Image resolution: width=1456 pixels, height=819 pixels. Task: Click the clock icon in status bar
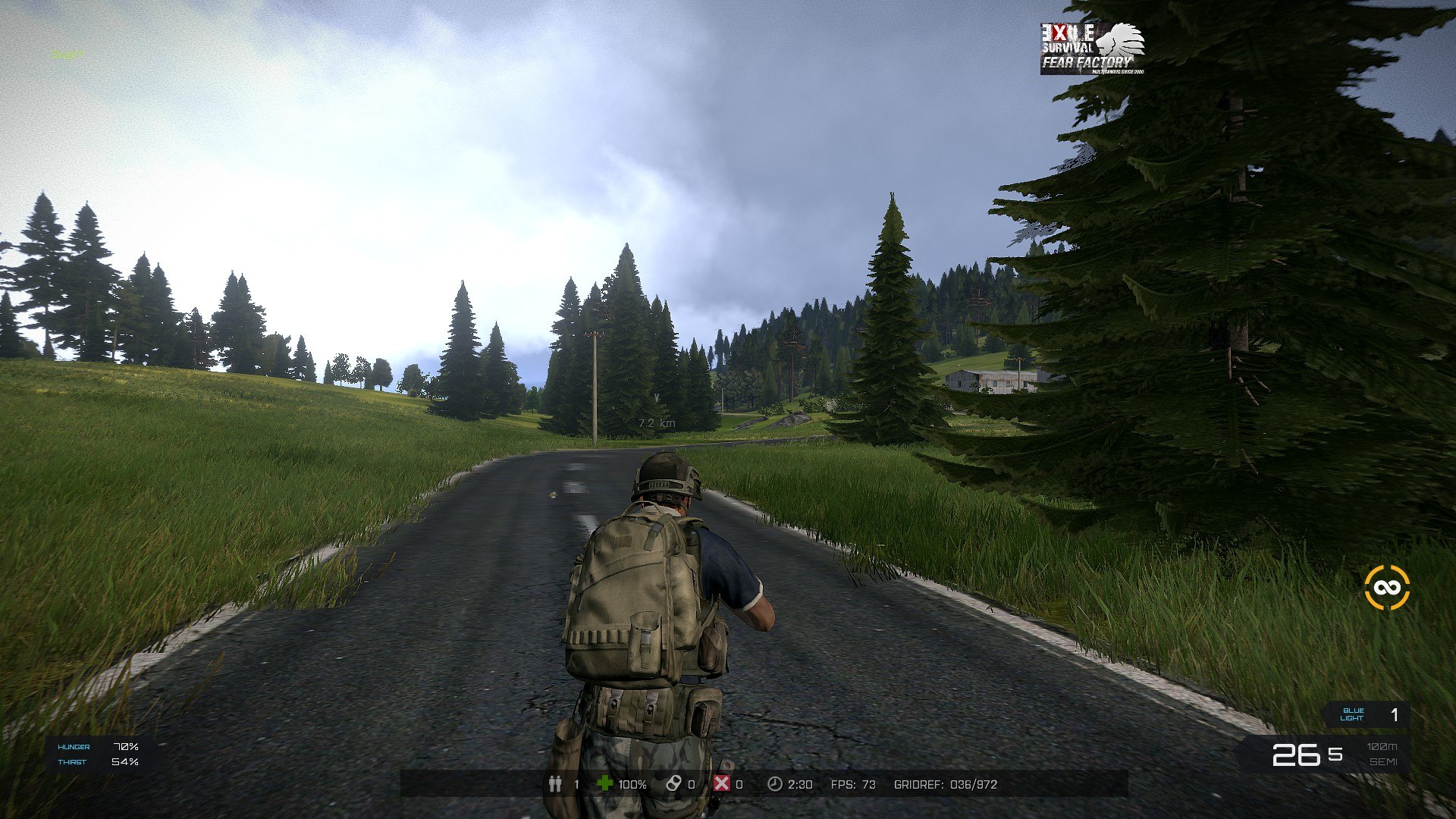tap(774, 783)
